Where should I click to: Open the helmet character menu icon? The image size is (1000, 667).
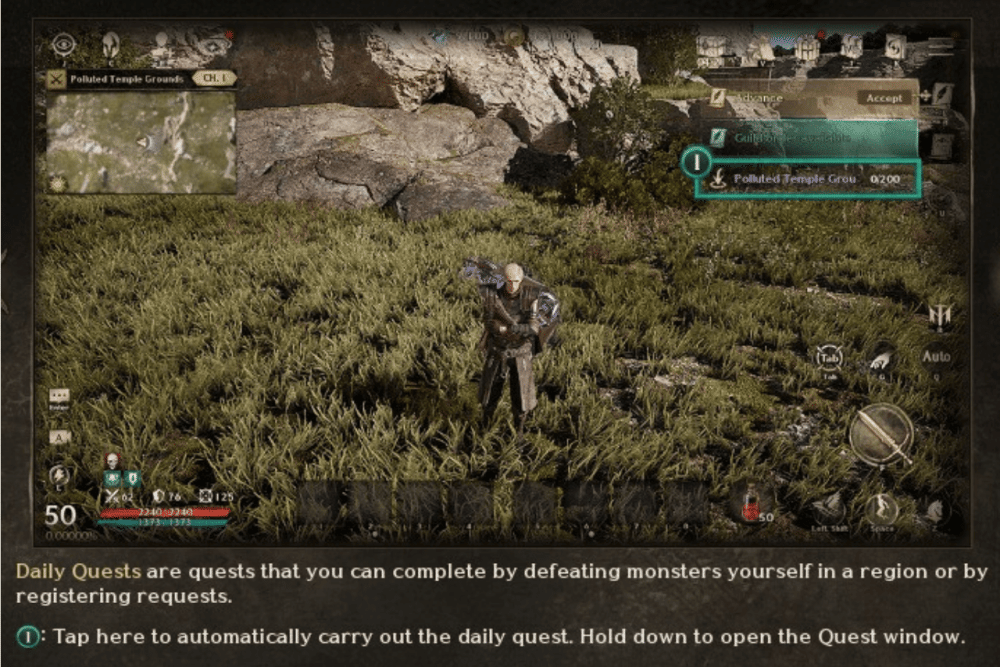[110, 44]
